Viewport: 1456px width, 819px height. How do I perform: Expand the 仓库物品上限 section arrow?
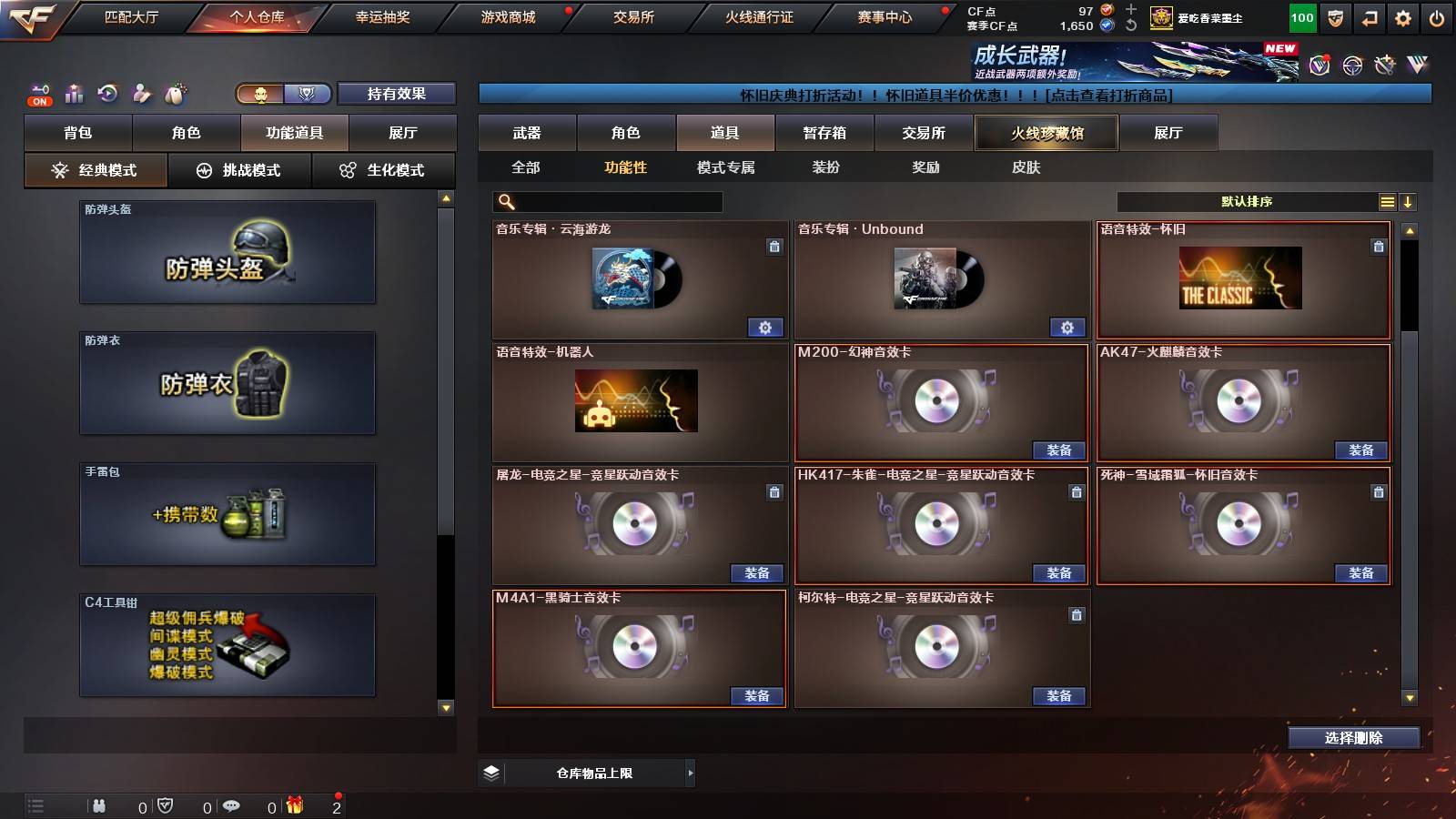point(690,773)
